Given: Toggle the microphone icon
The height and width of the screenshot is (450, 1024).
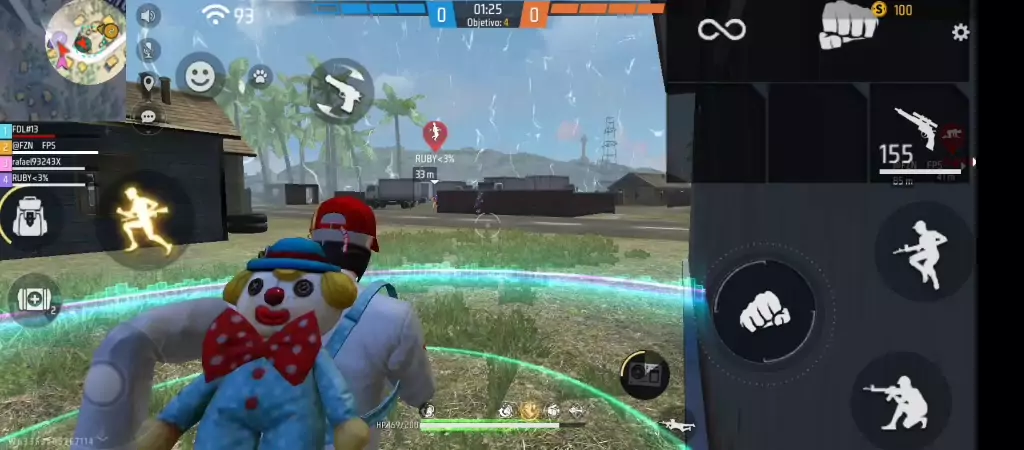Looking at the screenshot, I should 149,49.
